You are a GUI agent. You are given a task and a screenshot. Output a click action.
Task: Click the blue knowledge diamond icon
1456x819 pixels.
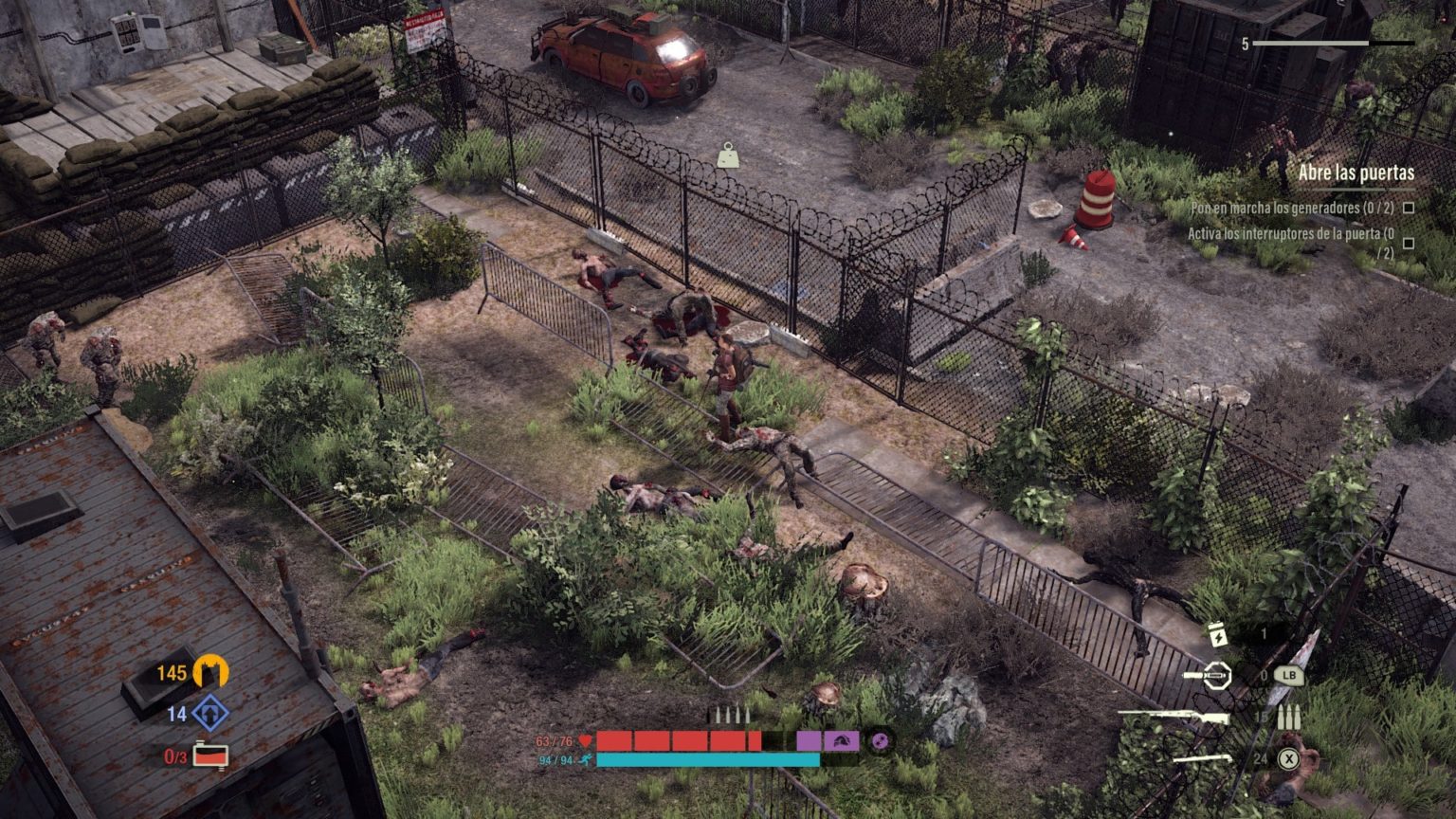tap(209, 714)
